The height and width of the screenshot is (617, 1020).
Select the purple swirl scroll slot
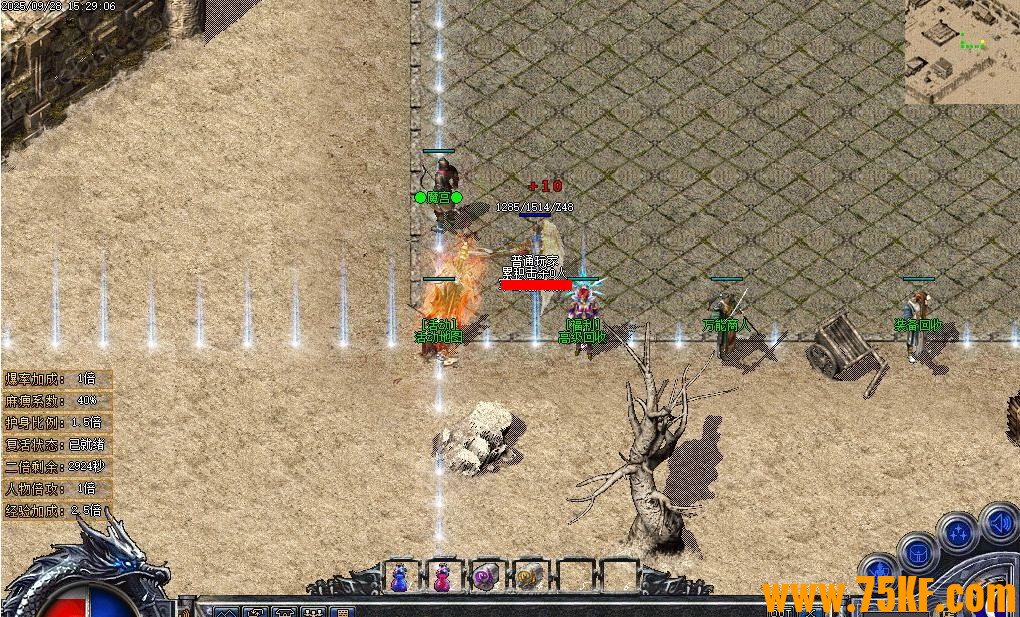coord(485,577)
